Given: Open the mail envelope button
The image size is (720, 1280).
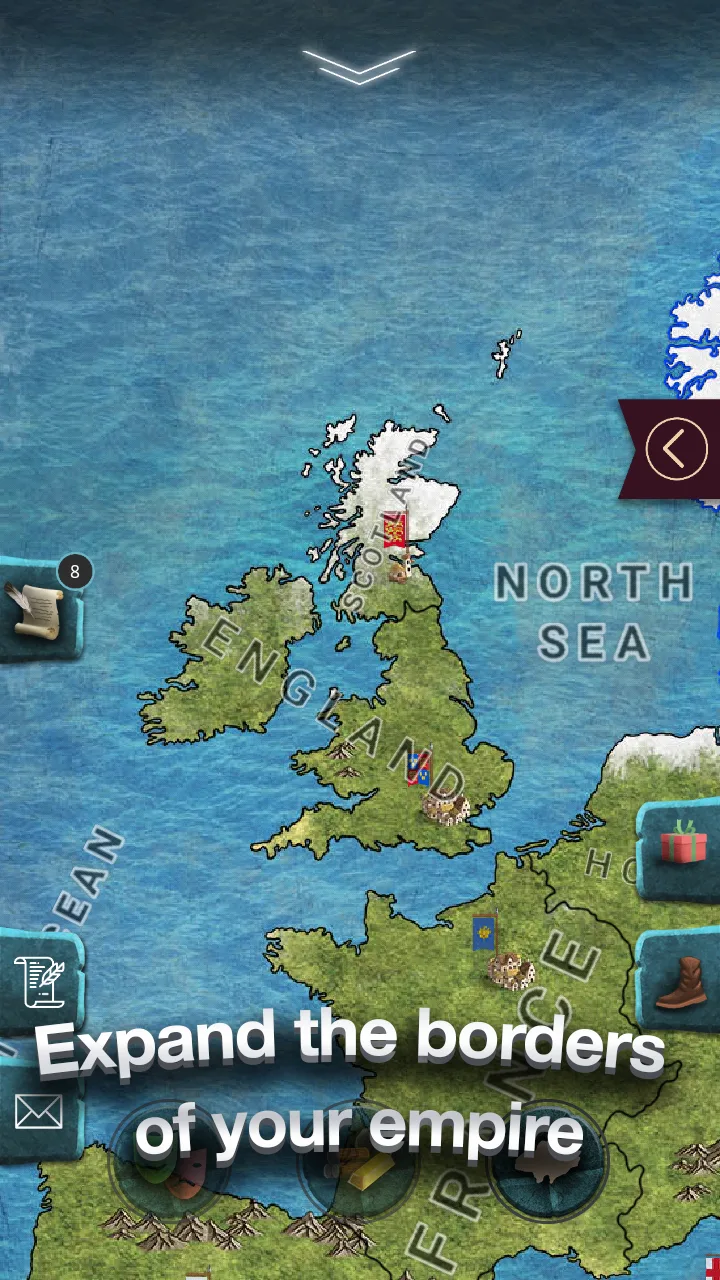Looking at the screenshot, I should [38, 1111].
